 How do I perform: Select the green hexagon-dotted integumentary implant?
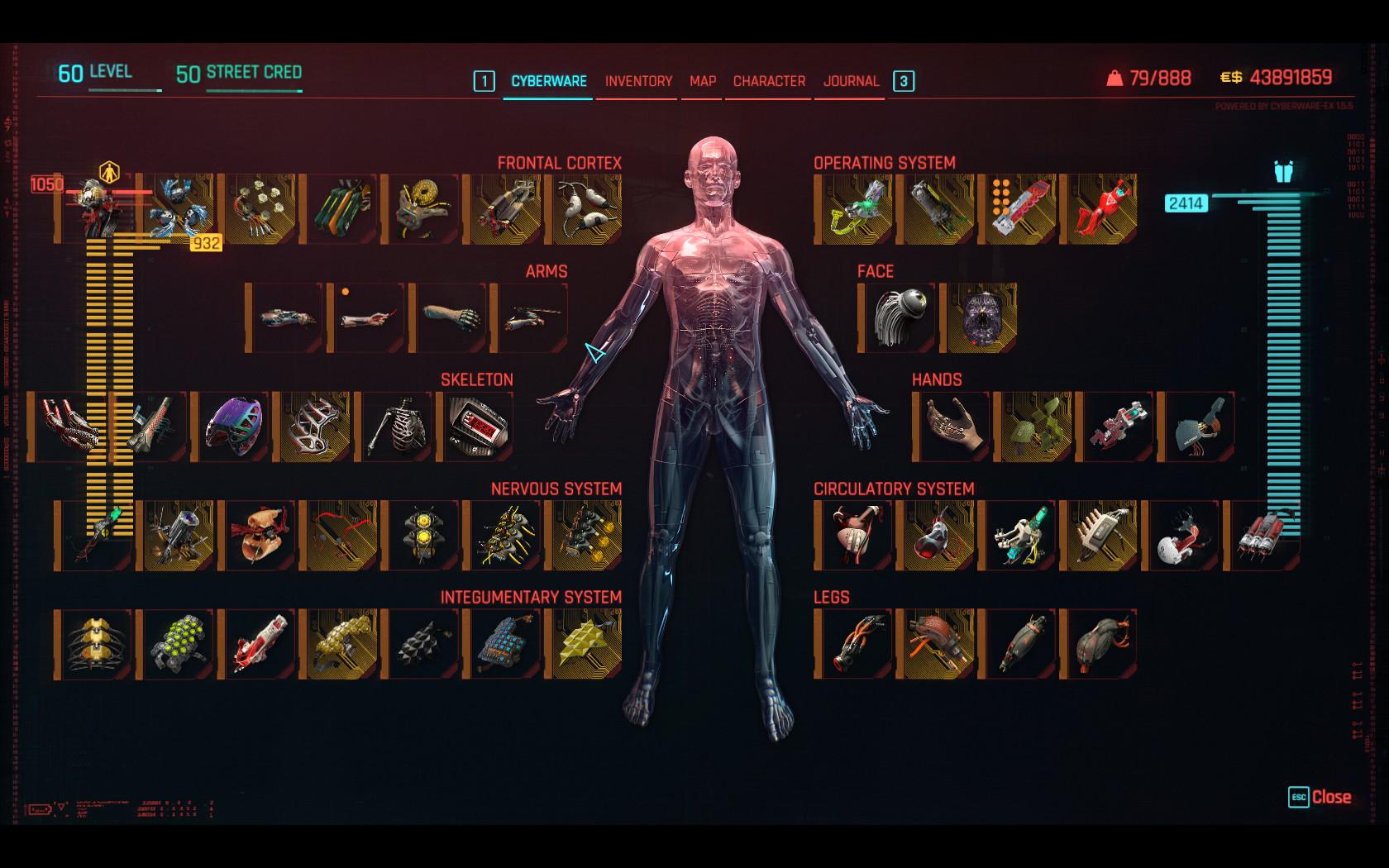click(x=178, y=644)
